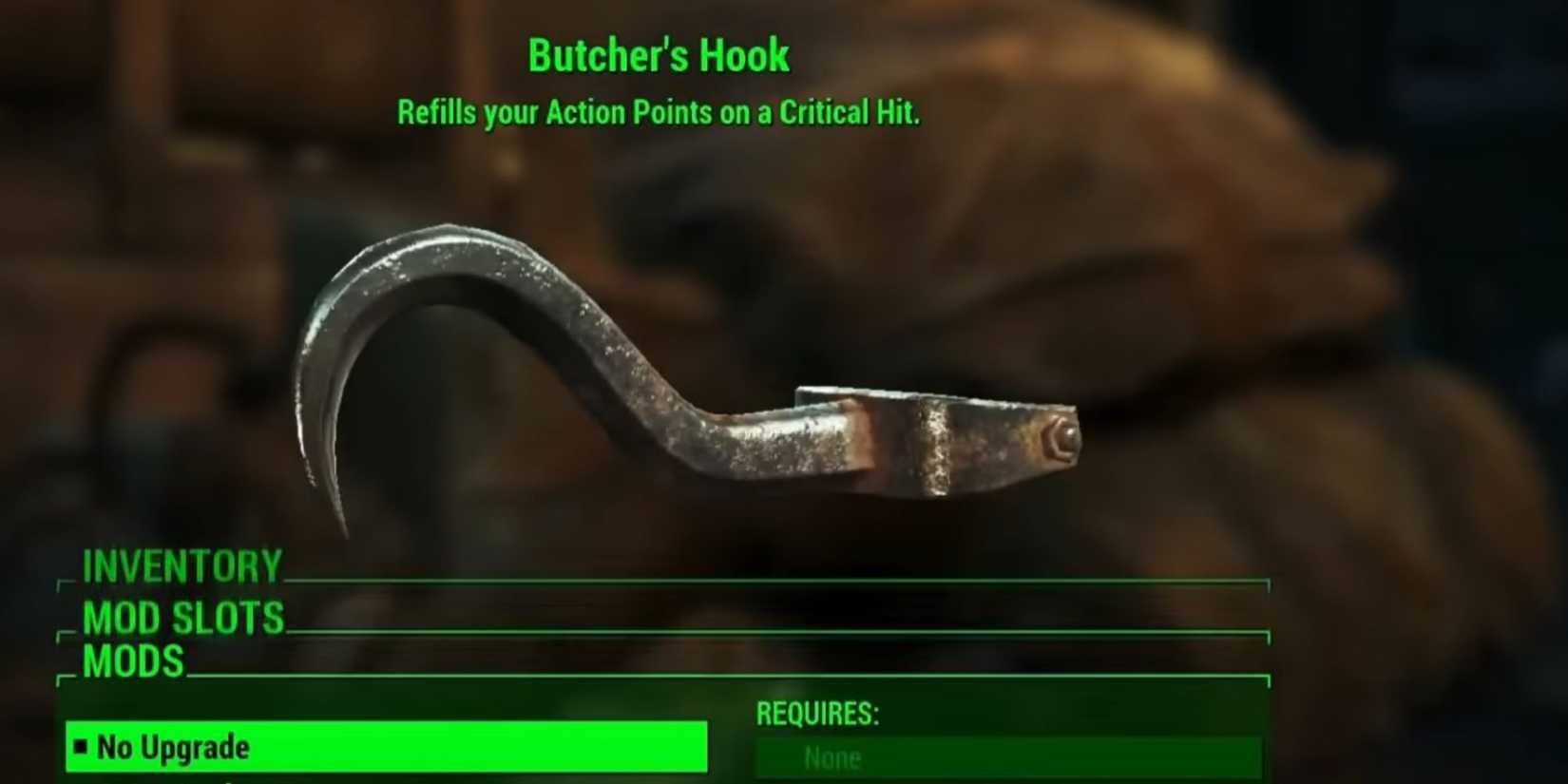The height and width of the screenshot is (784, 1568).
Task: Click the square bullet beside No Upgrade
Action: pyautogui.click(x=81, y=748)
